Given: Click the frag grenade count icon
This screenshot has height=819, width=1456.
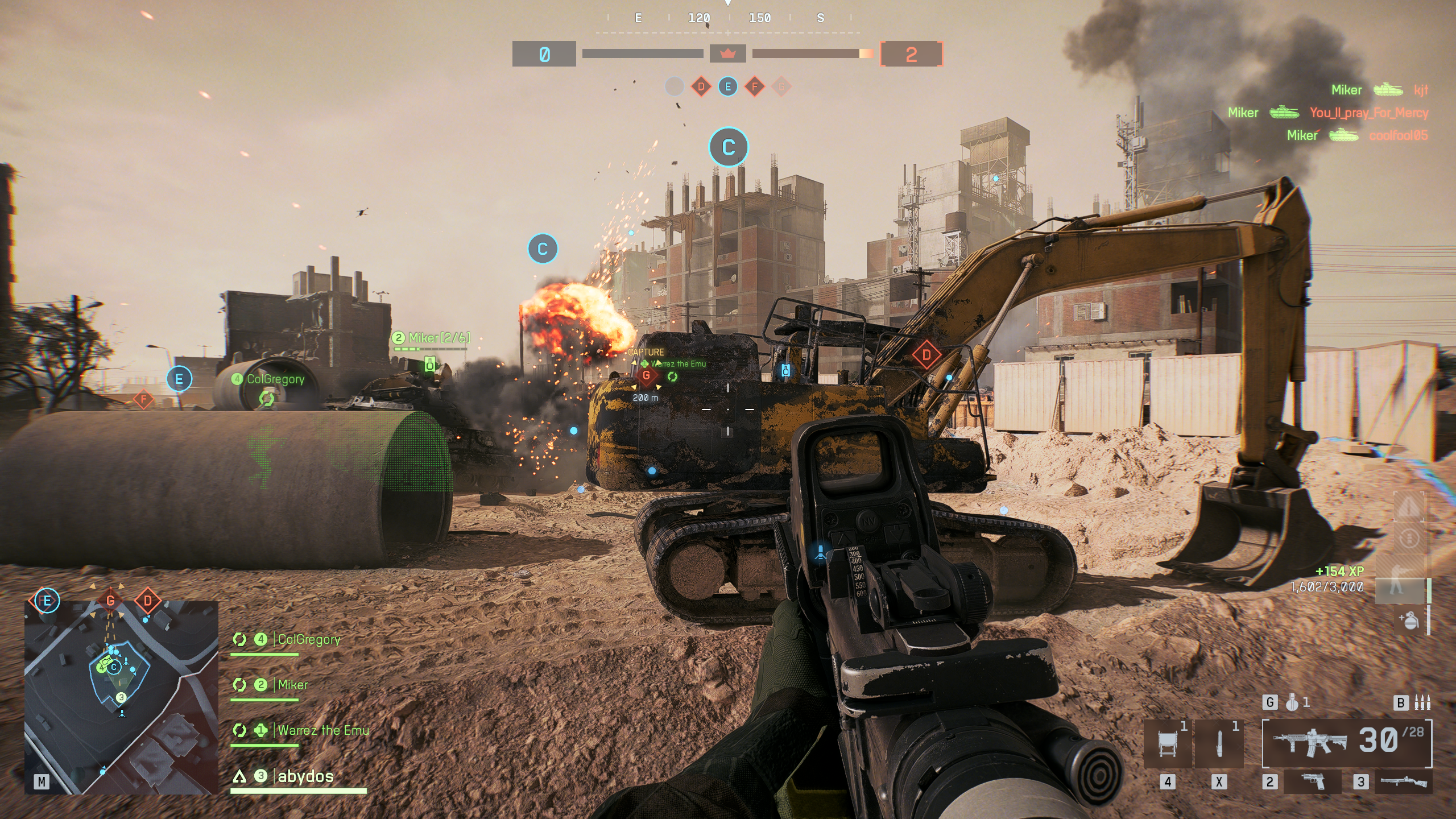Looking at the screenshot, I should [x=1292, y=703].
